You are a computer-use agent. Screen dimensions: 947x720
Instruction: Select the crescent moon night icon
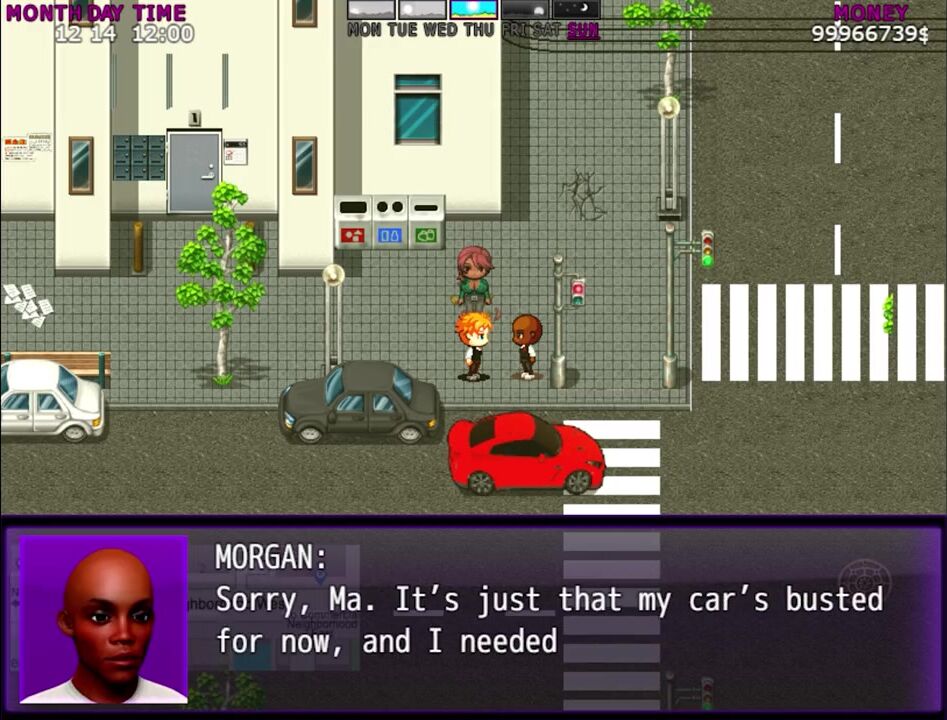[x=576, y=9]
